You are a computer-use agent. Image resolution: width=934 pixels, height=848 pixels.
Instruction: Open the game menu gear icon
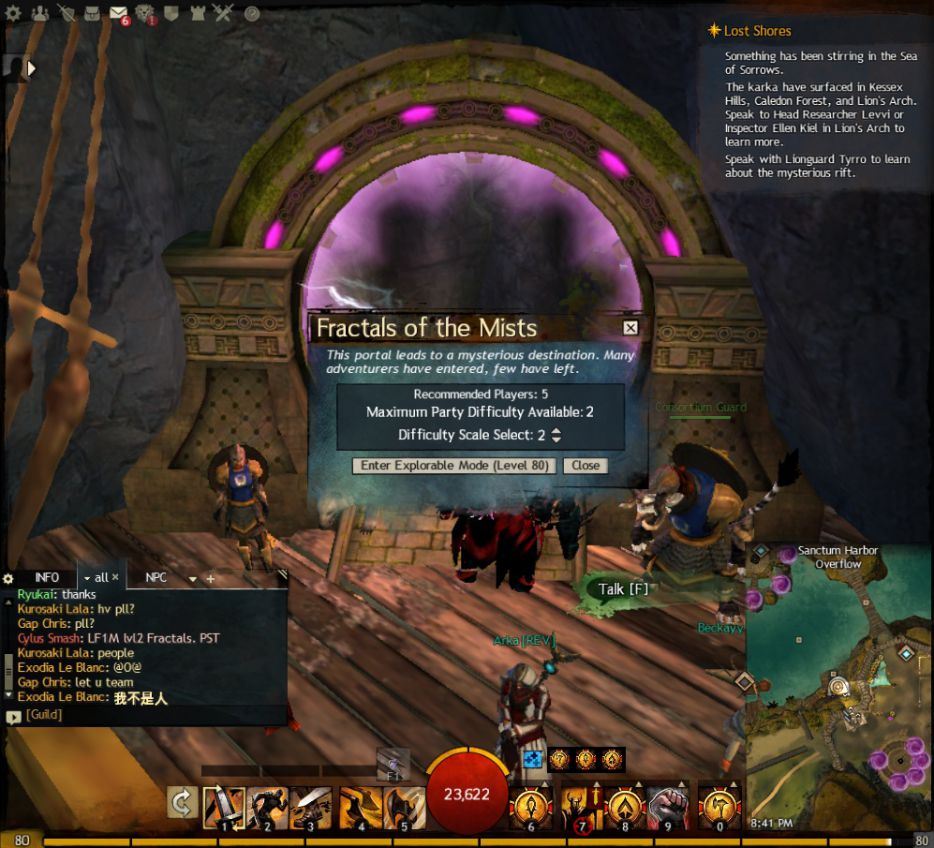(x=13, y=13)
